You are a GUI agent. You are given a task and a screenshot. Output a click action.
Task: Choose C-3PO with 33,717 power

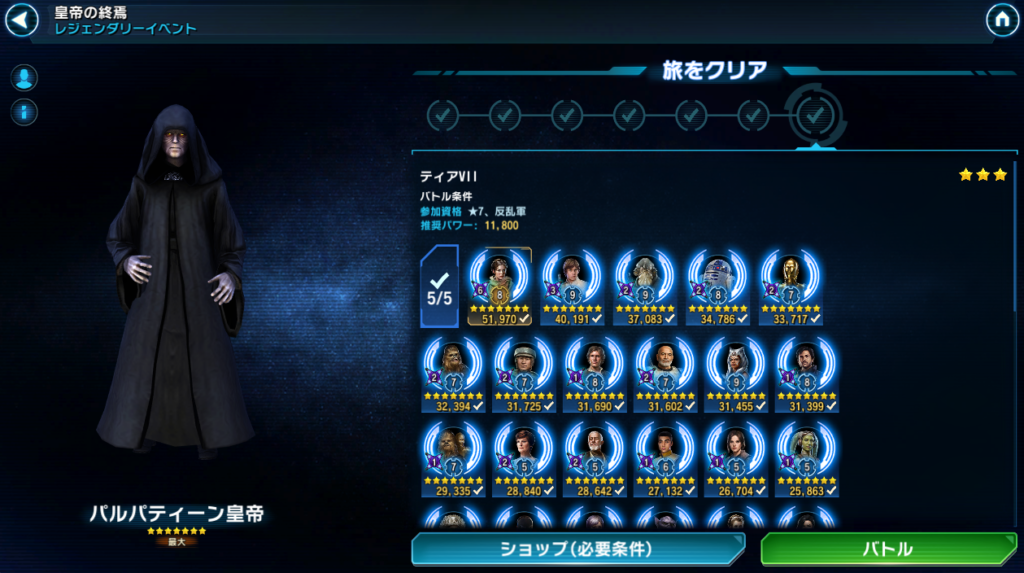(x=787, y=285)
